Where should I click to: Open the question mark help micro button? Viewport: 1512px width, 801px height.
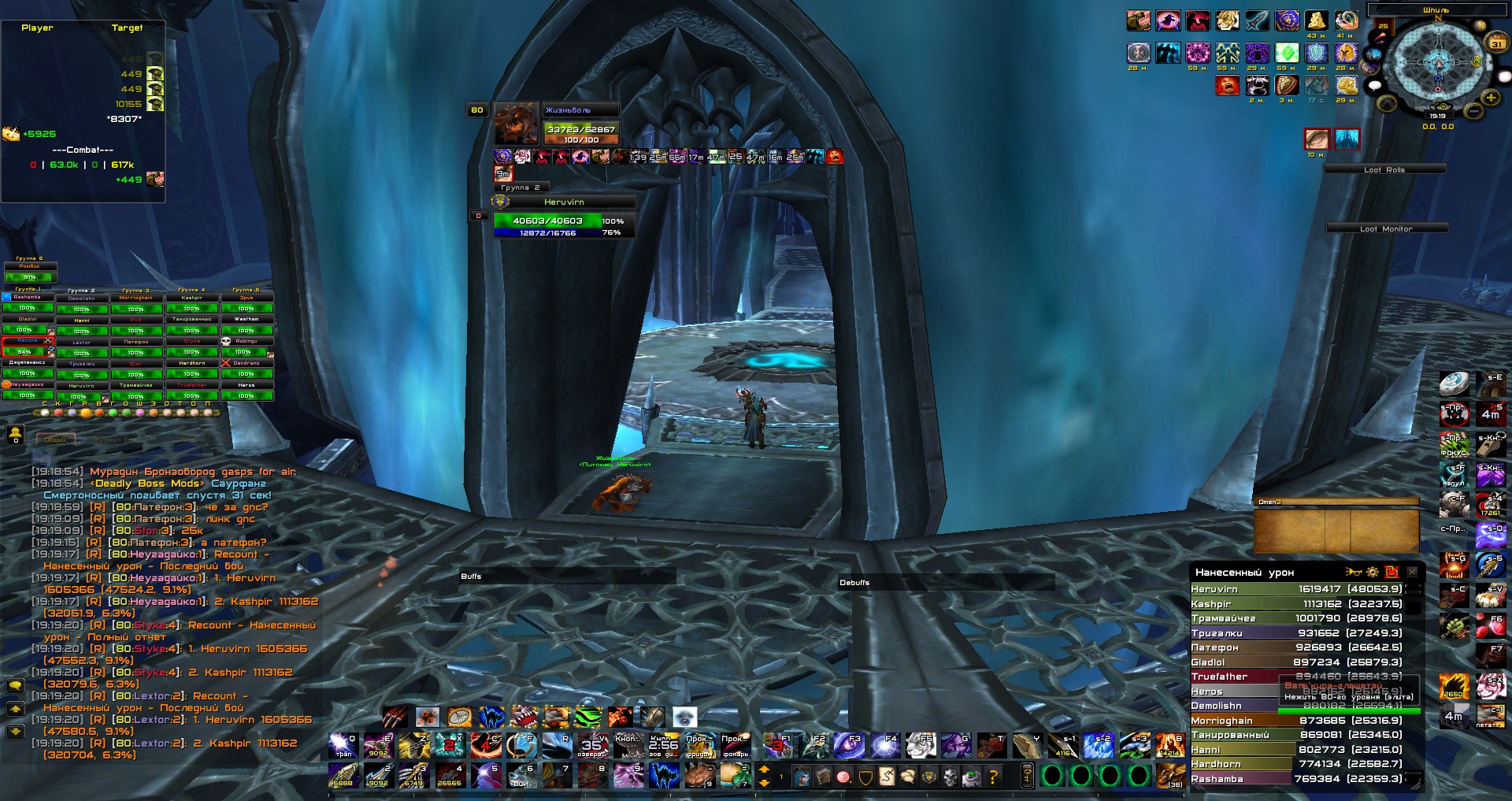tap(994, 777)
